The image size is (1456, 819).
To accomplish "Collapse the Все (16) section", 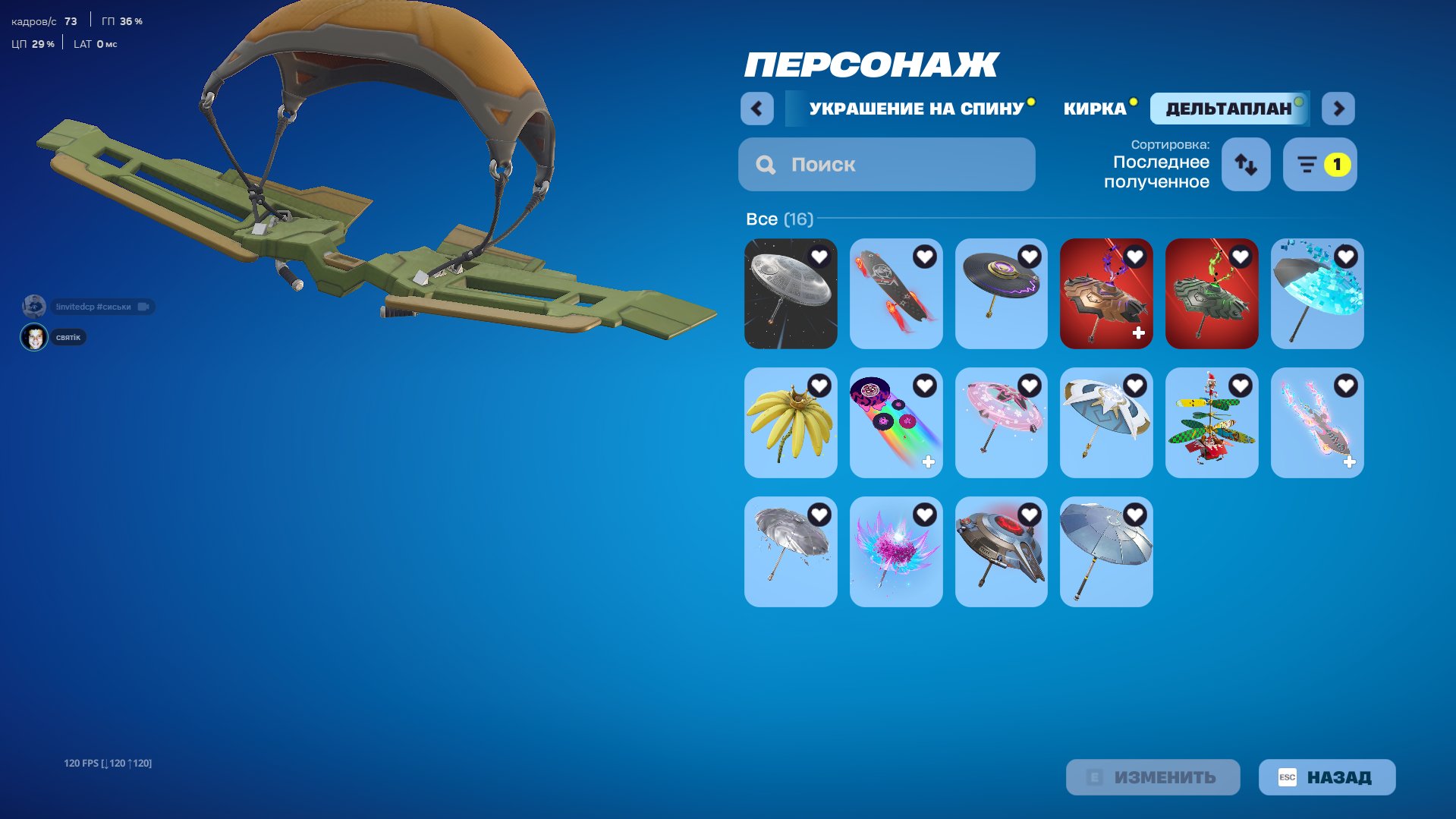I will [779, 219].
